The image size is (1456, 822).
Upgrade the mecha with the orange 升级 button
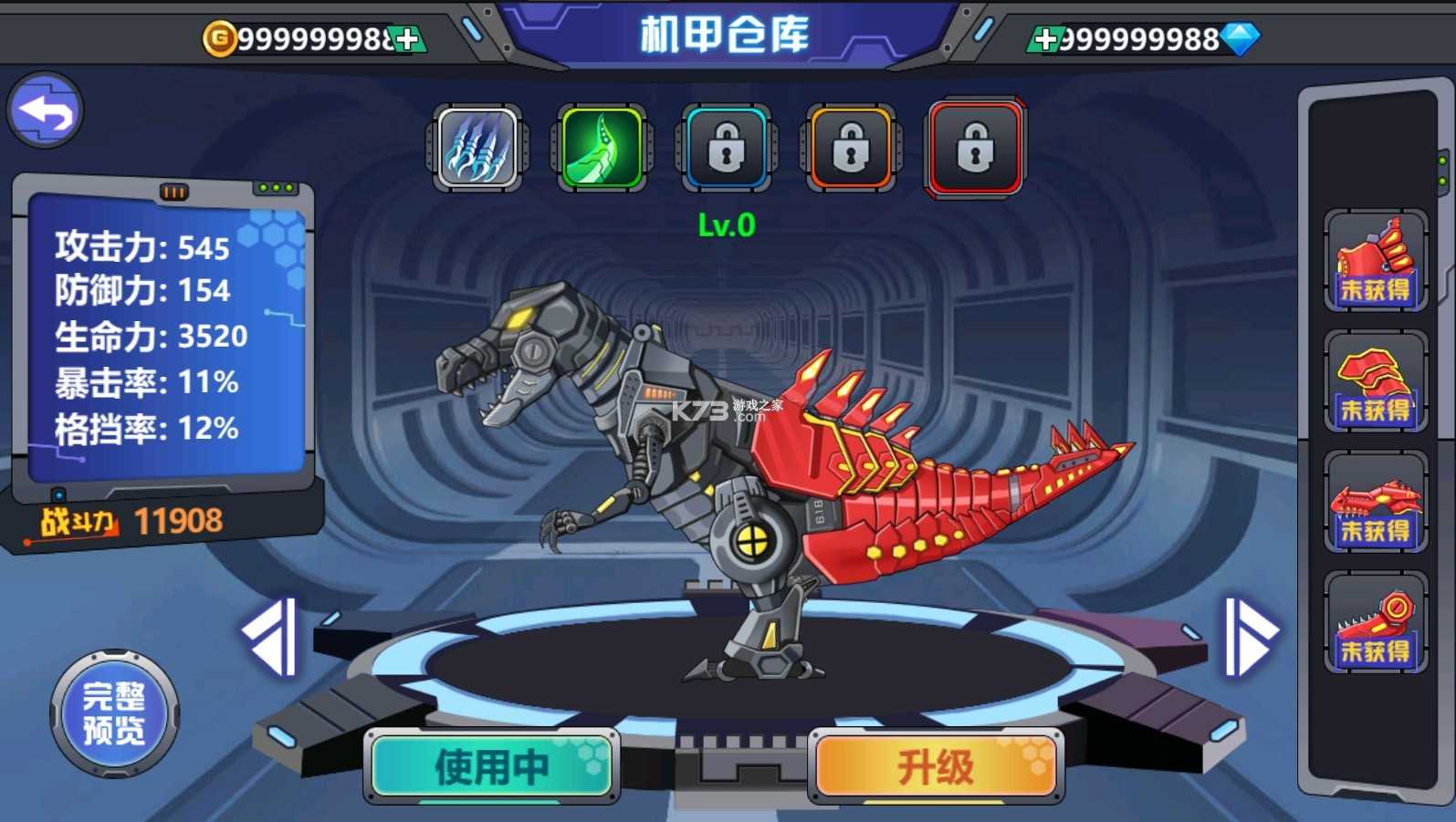click(x=936, y=766)
